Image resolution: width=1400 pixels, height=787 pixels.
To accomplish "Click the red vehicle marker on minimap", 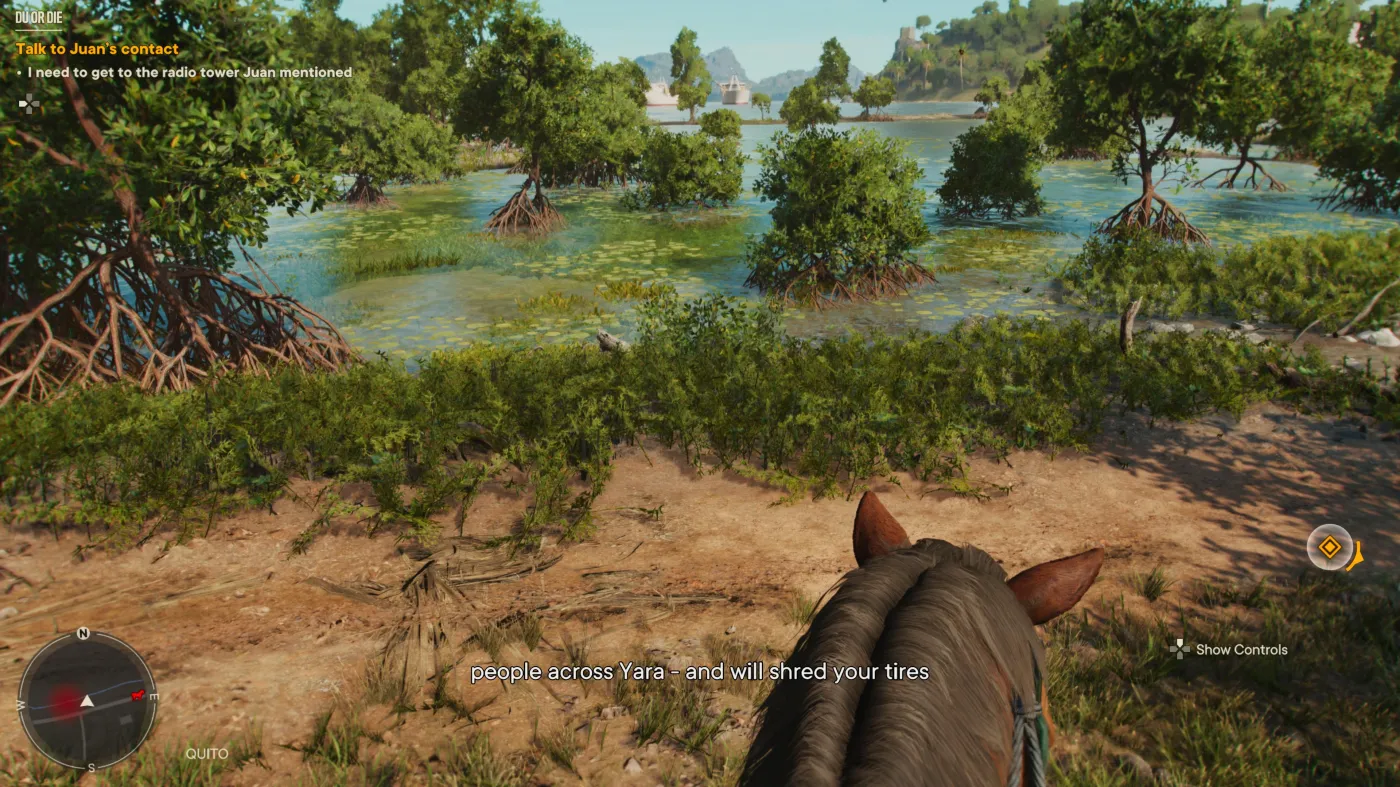I will 137,695.
